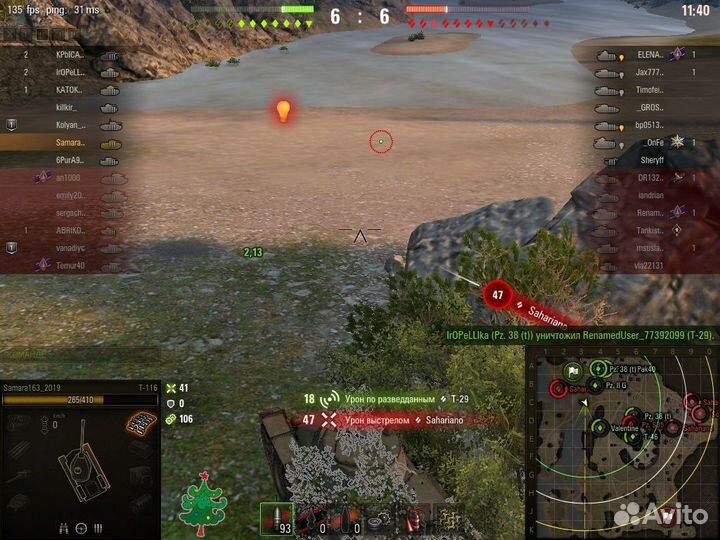Select enemy player Timofei in the list
Image resolution: width=720 pixels, height=540 pixels.
pos(650,89)
